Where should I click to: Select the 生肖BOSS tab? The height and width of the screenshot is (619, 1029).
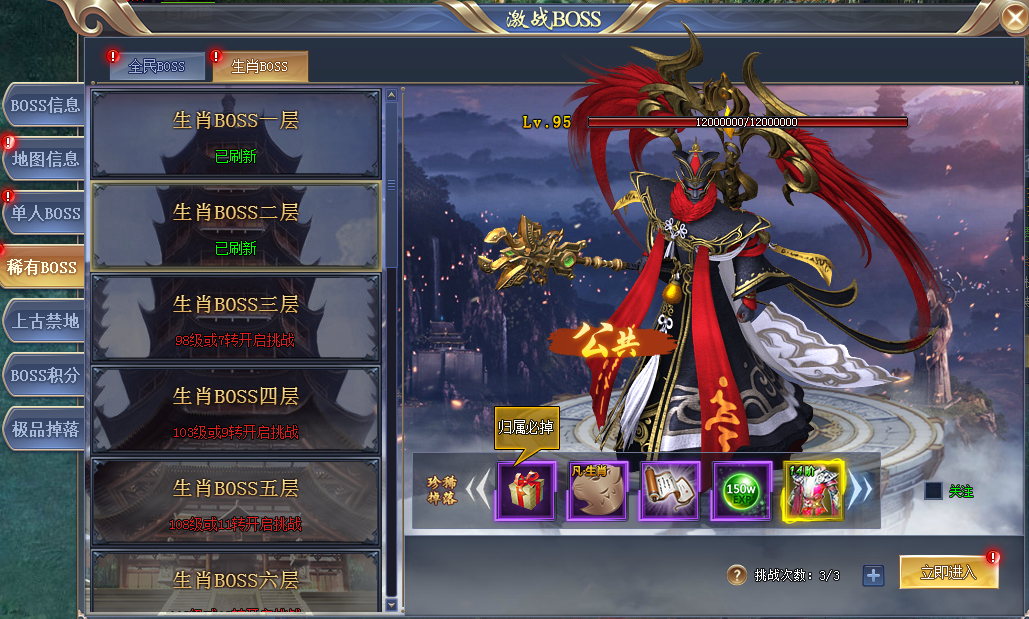(260, 67)
